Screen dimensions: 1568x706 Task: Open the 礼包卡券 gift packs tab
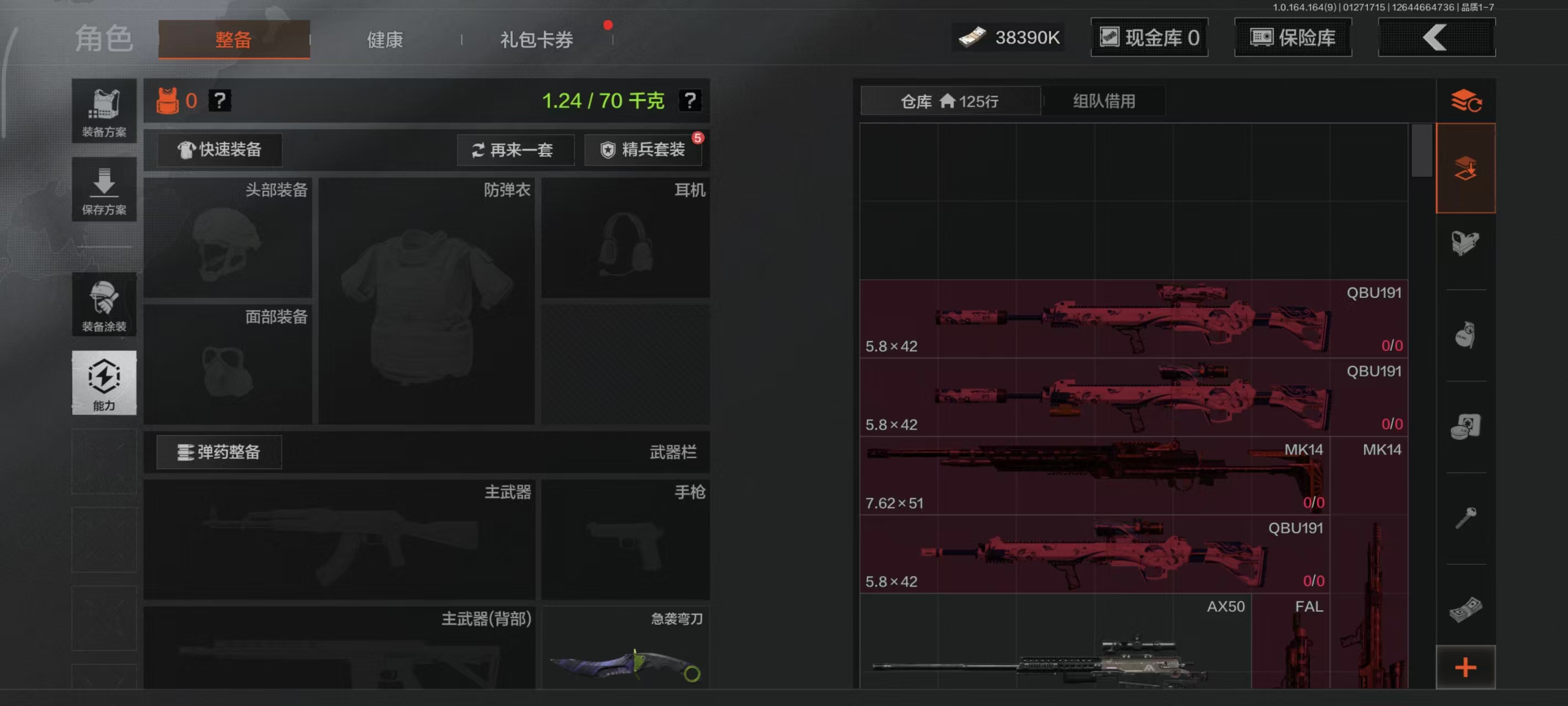[535, 39]
